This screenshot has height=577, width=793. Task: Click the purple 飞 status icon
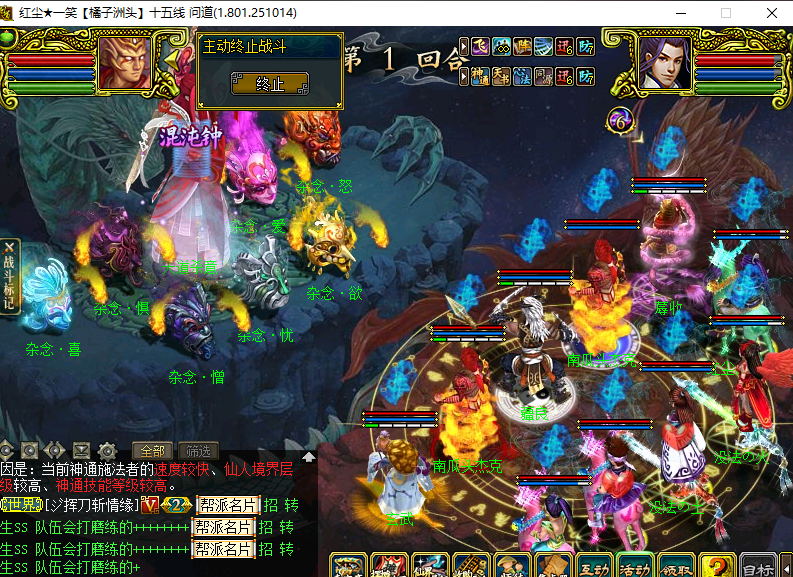(480, 45)
